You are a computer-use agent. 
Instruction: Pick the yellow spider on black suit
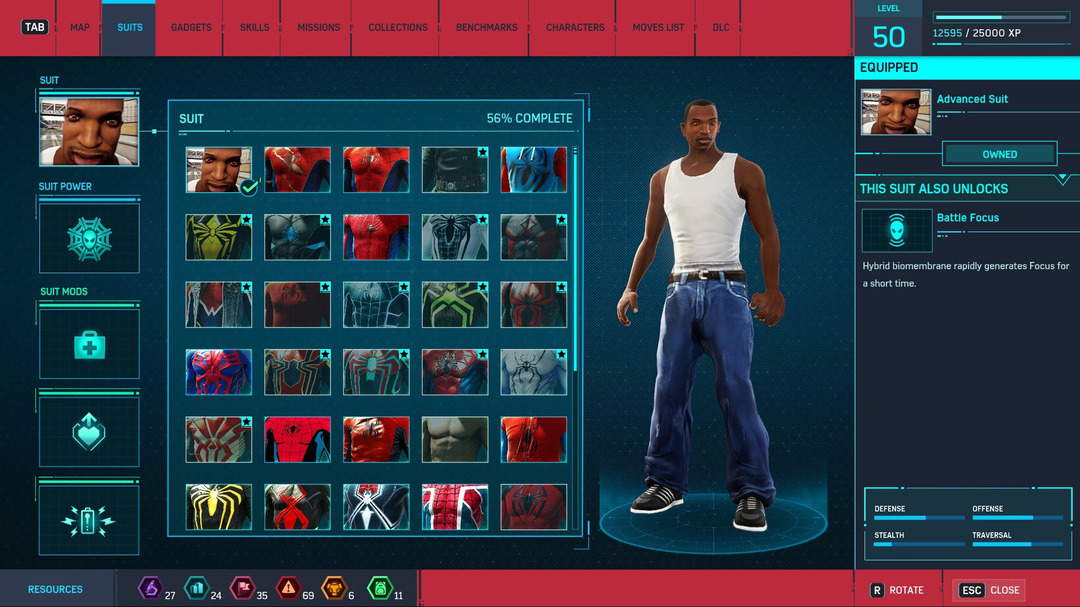(x=219, y=507)
